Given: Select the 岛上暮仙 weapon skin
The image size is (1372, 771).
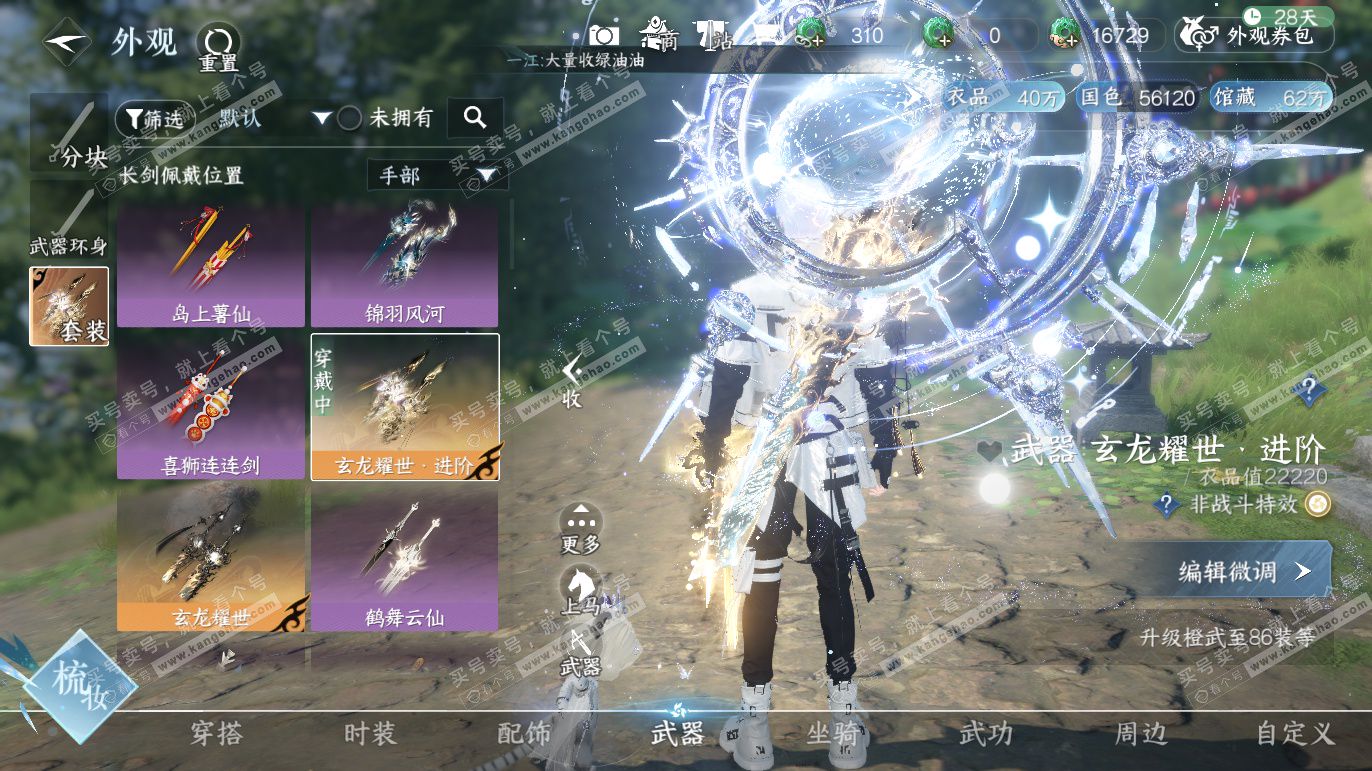Looking at the screenshot, I should (211, 267).
